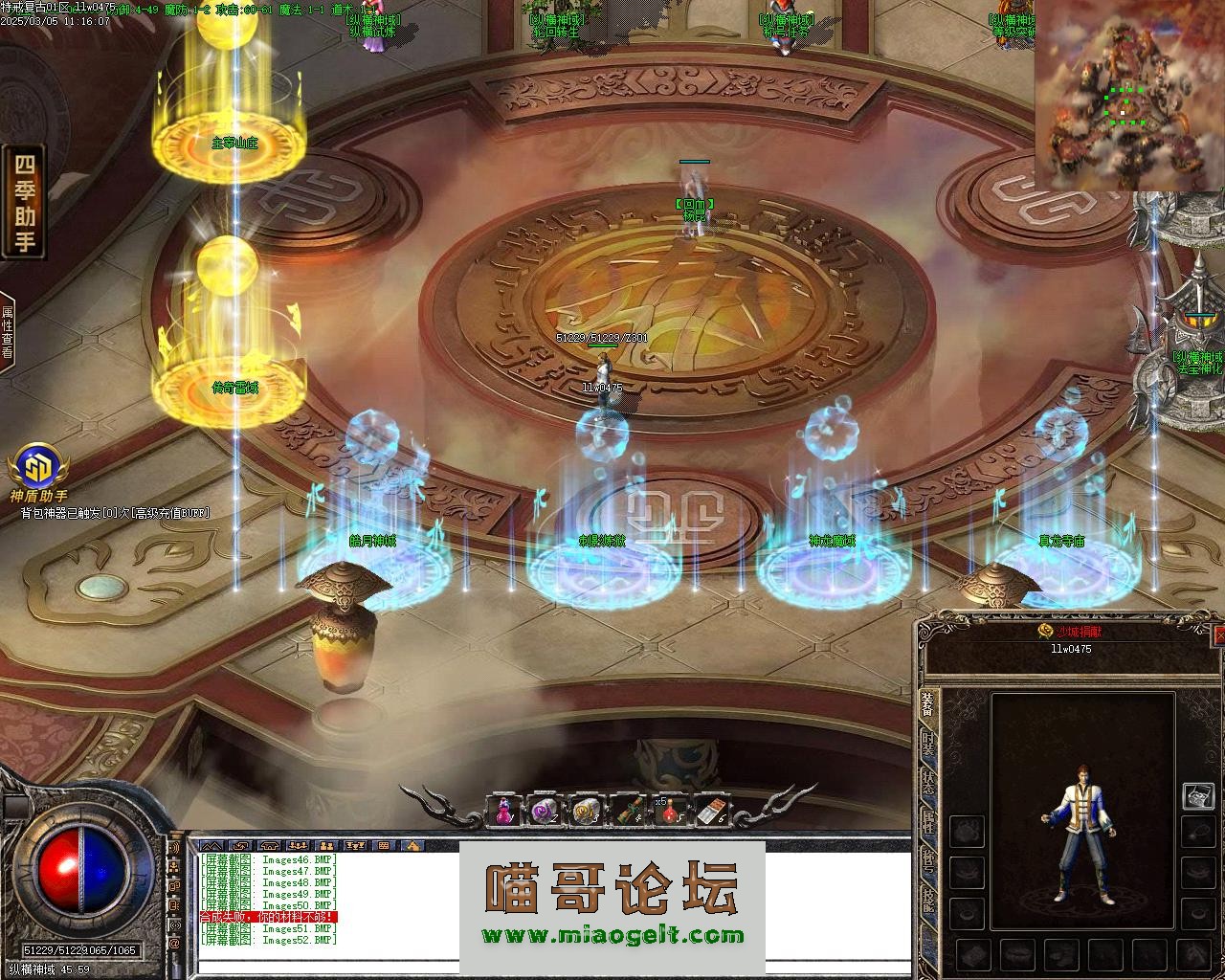
Task: Show the 技能 skills tab
Action: 927,899
